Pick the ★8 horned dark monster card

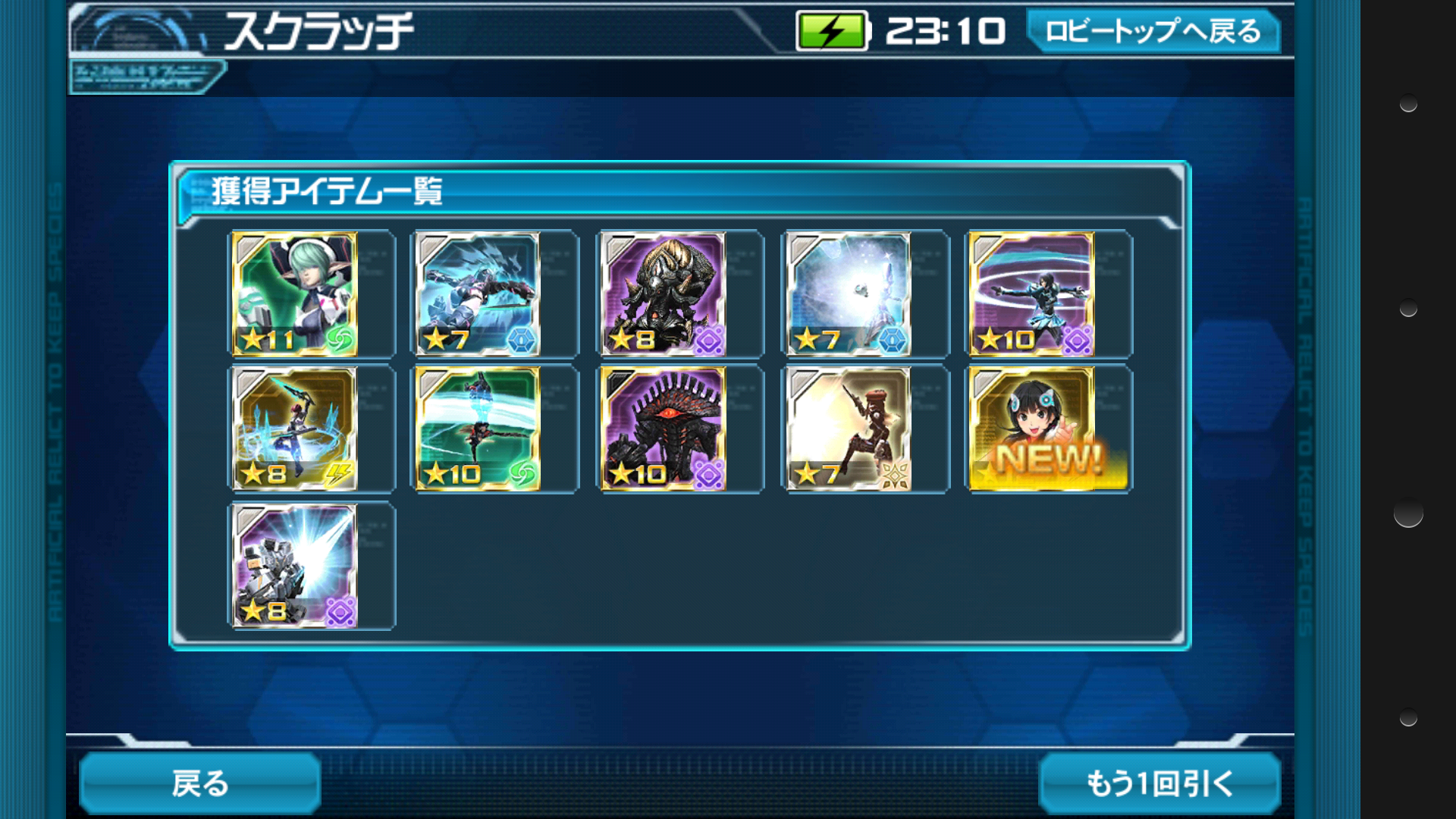click(663, 294)
